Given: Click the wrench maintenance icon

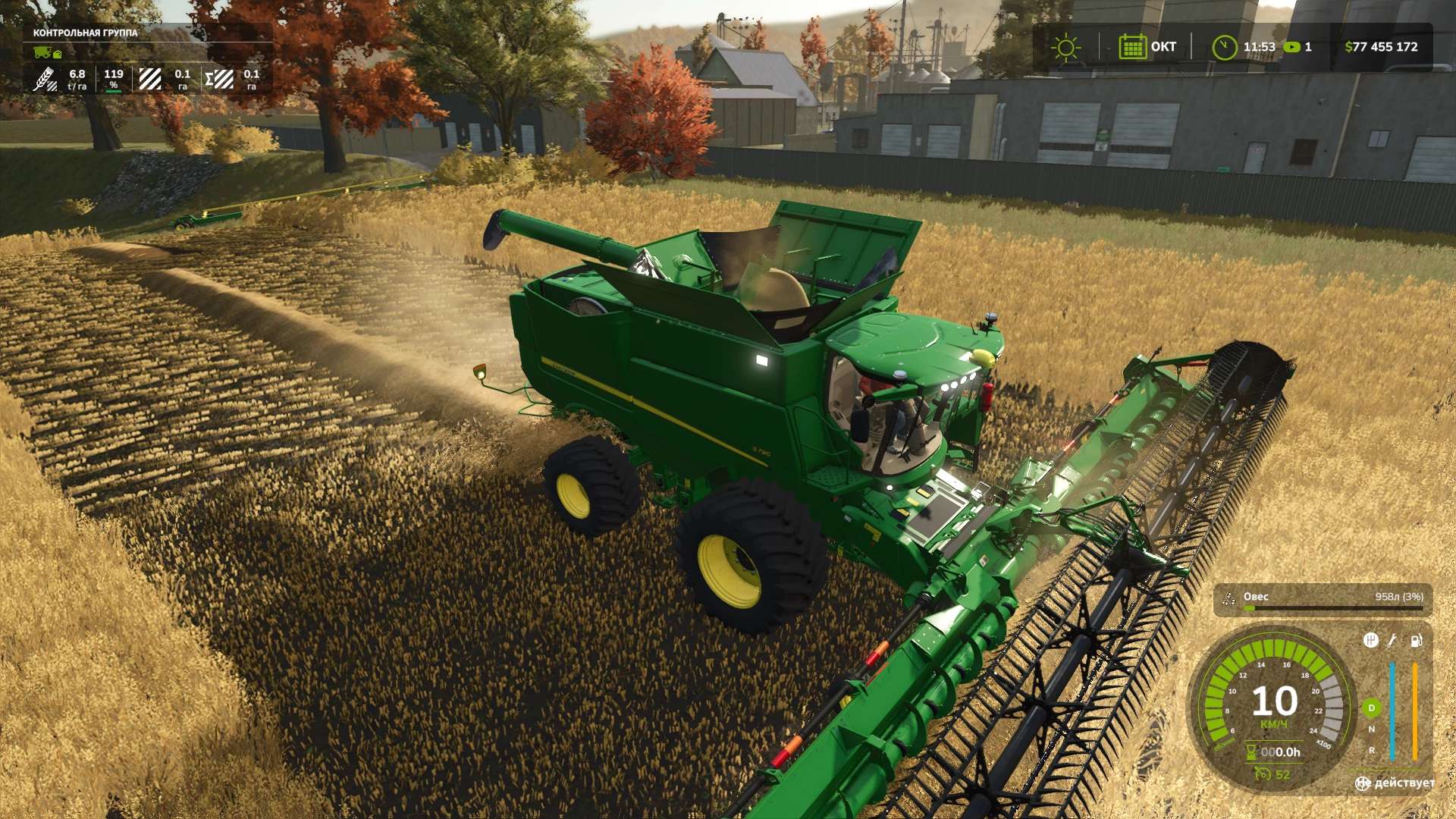Looking at the screenshot, I should click(1391, 642).
